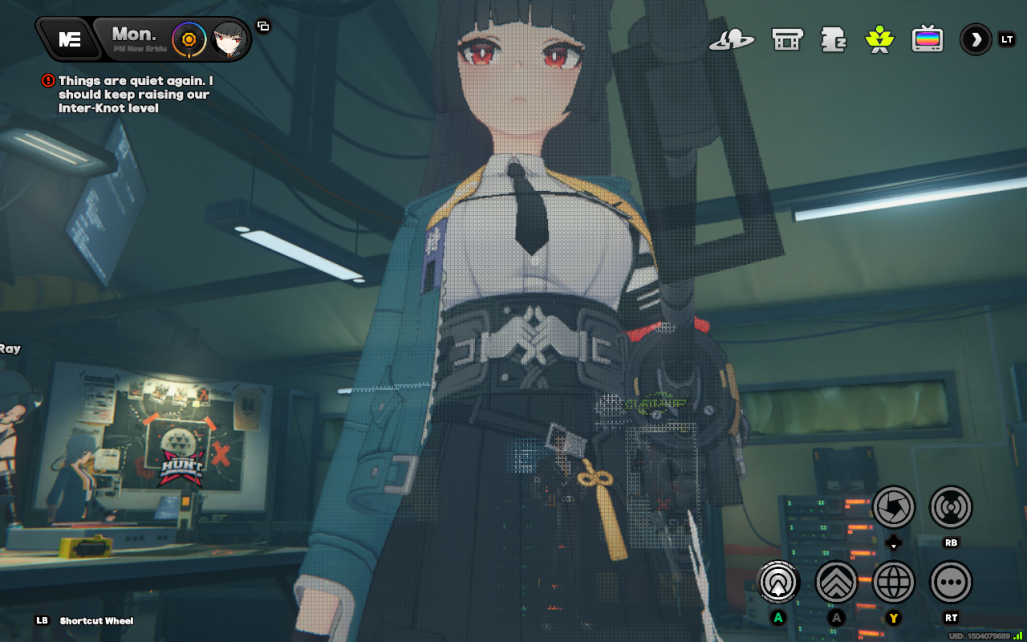Open the camera shutter photo mode
Image resolution: width=1027 pixels, height=642 pixels.
tap(894, 507)
